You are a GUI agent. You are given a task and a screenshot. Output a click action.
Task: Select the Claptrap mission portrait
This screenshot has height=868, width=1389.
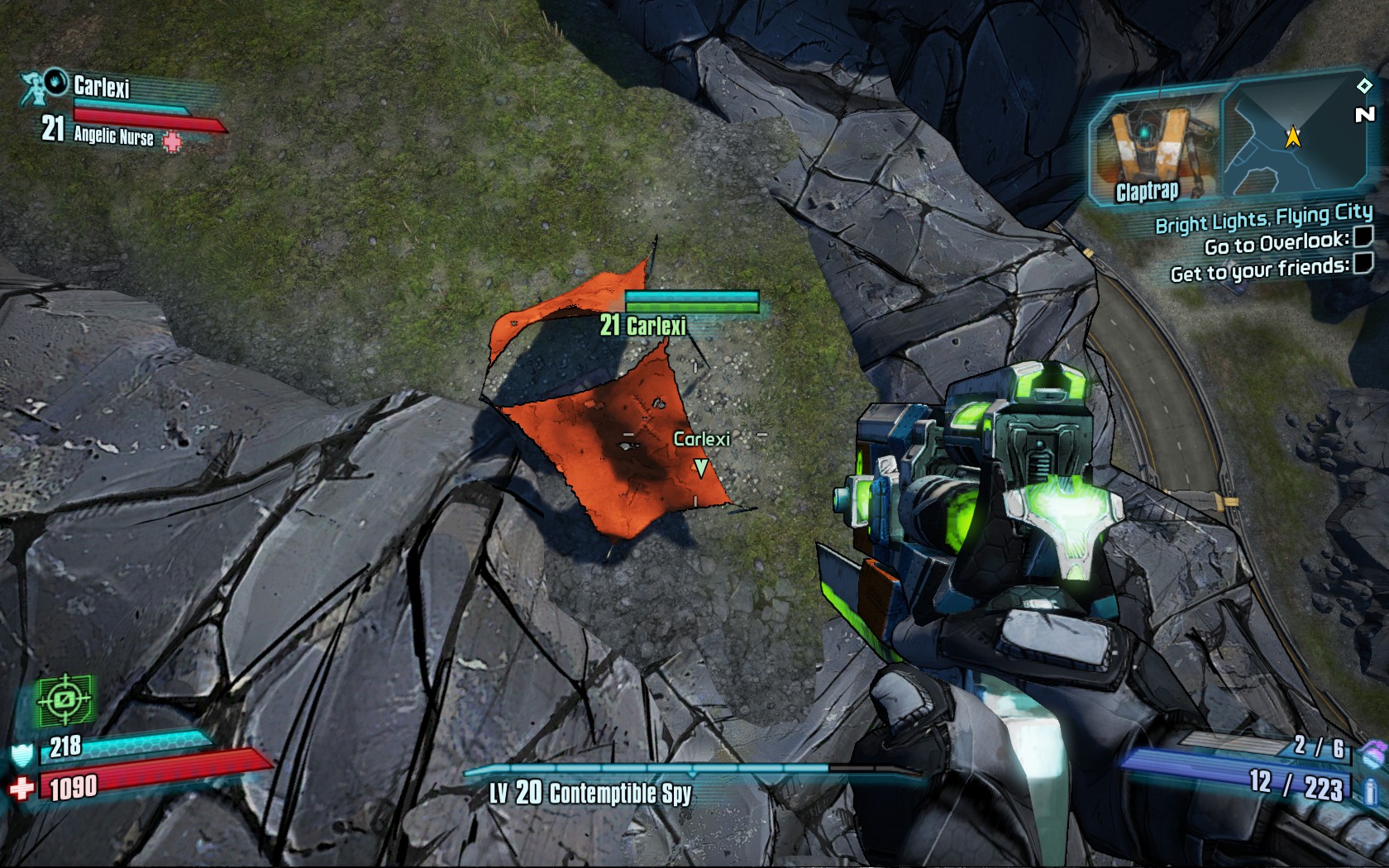pos(1157,149)
